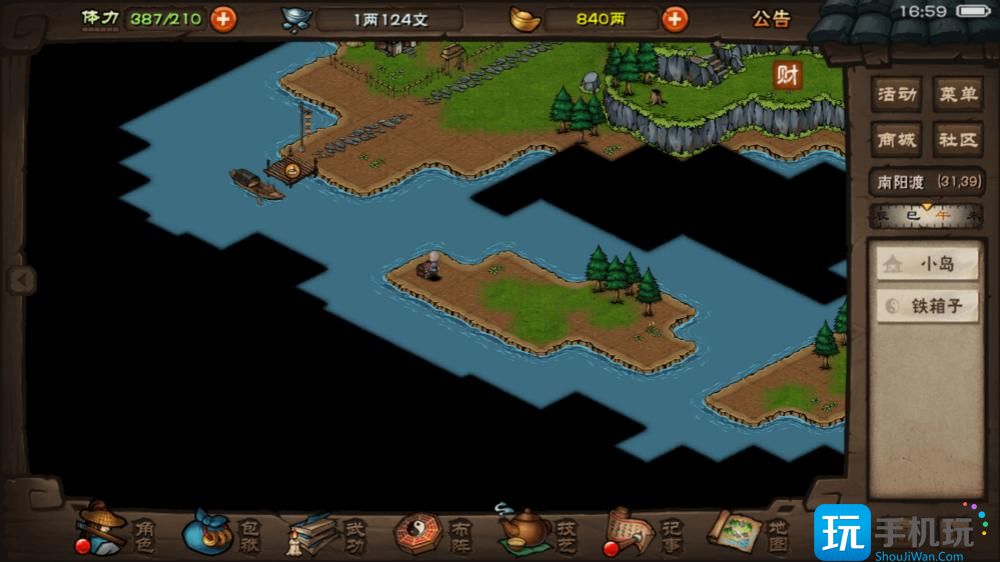View the 记事 journal scroll

point(640,530)
